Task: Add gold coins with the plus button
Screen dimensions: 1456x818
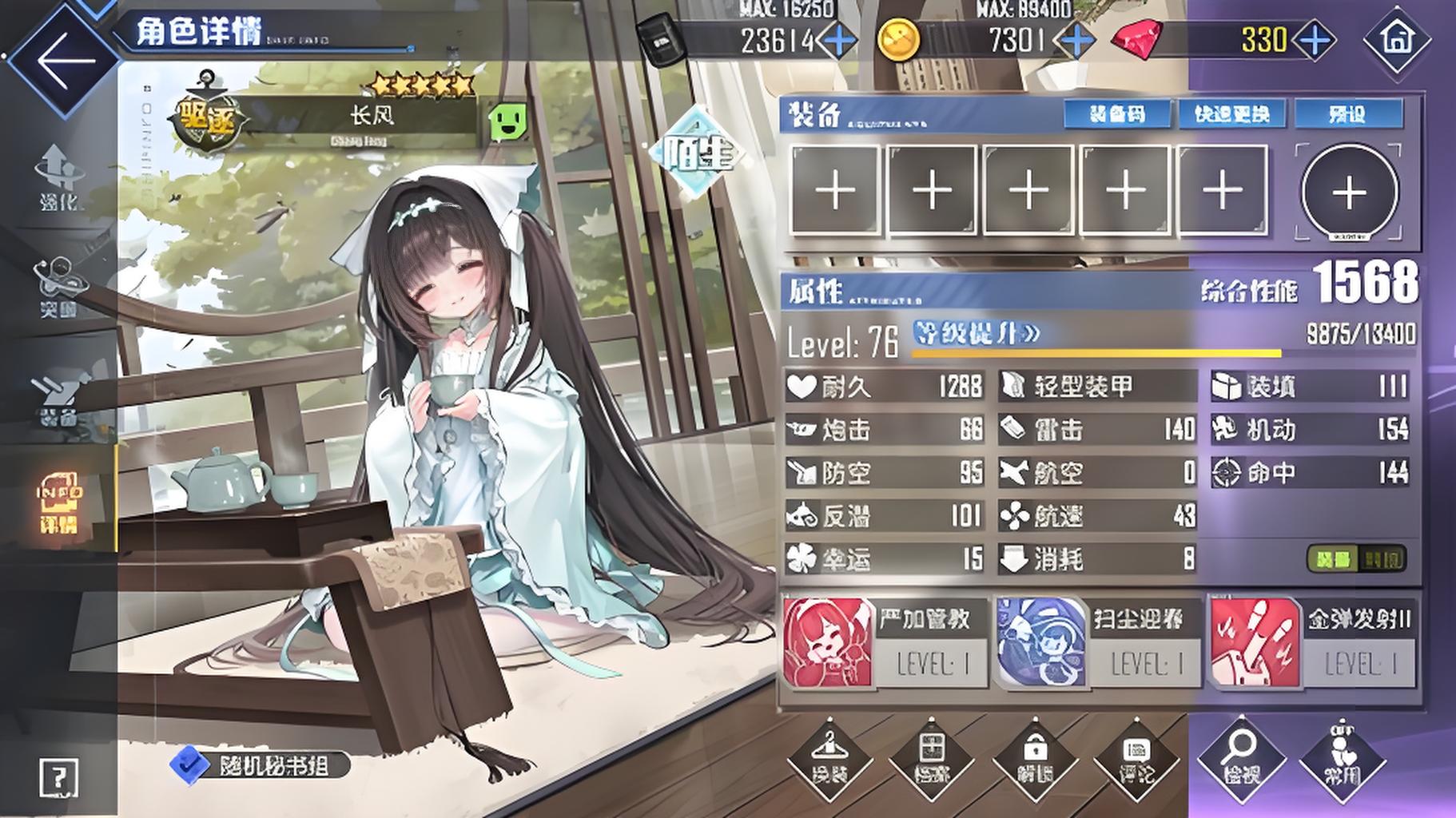Action: (x=1076, y=40)
